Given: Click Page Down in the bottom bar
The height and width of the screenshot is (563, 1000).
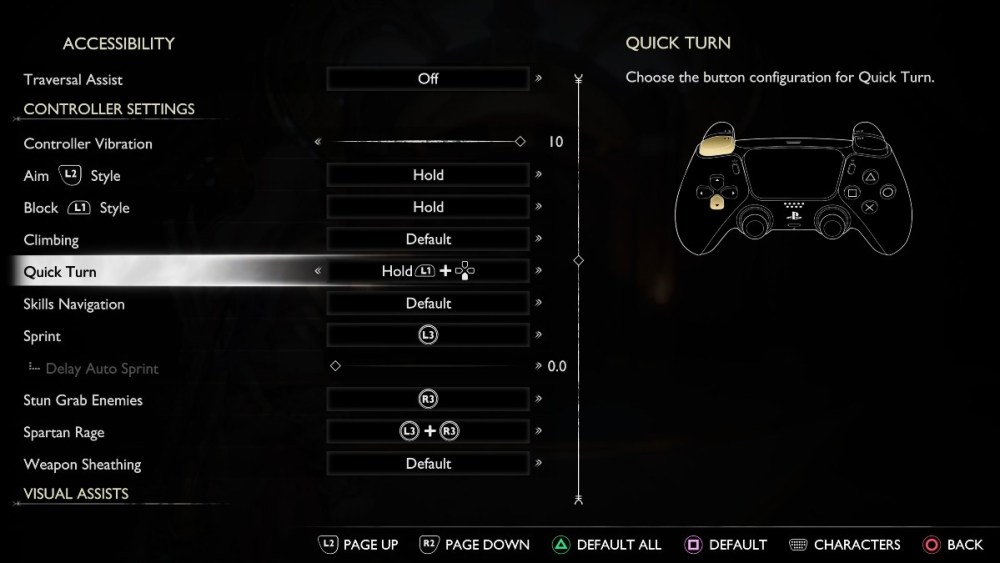Looking at the screenshot, I should coord(474,545).
